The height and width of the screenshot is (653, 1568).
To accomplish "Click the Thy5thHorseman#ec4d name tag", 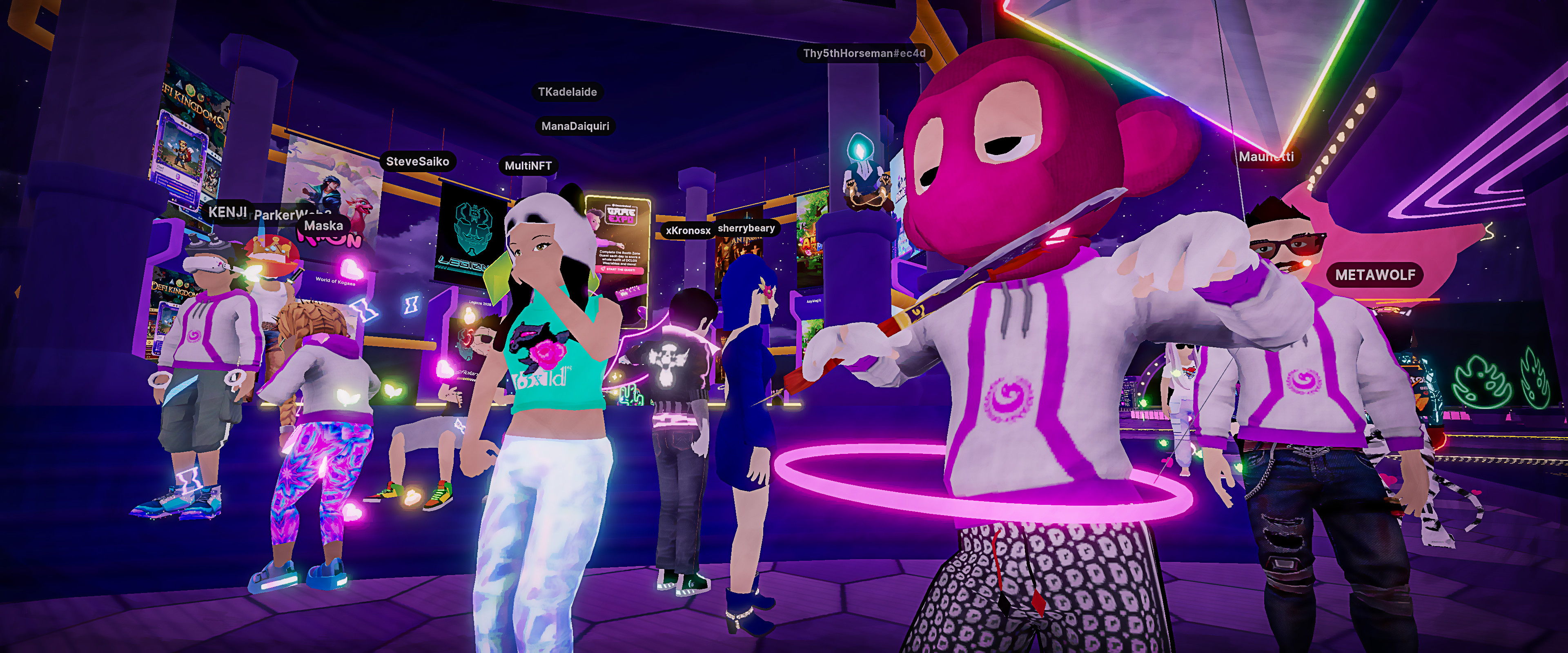I will click(x=864, y=53).
